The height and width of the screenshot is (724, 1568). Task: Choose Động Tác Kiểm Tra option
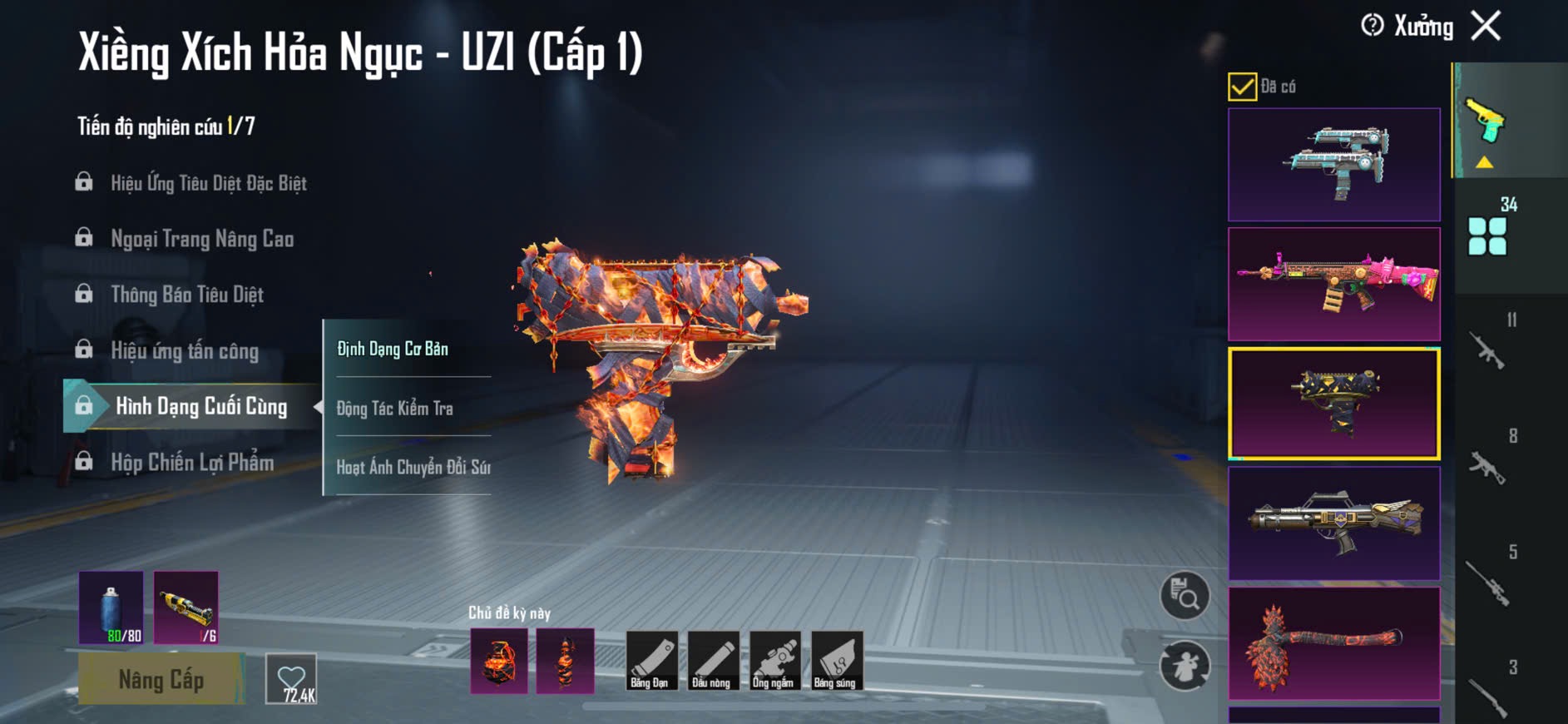point(395,408)
